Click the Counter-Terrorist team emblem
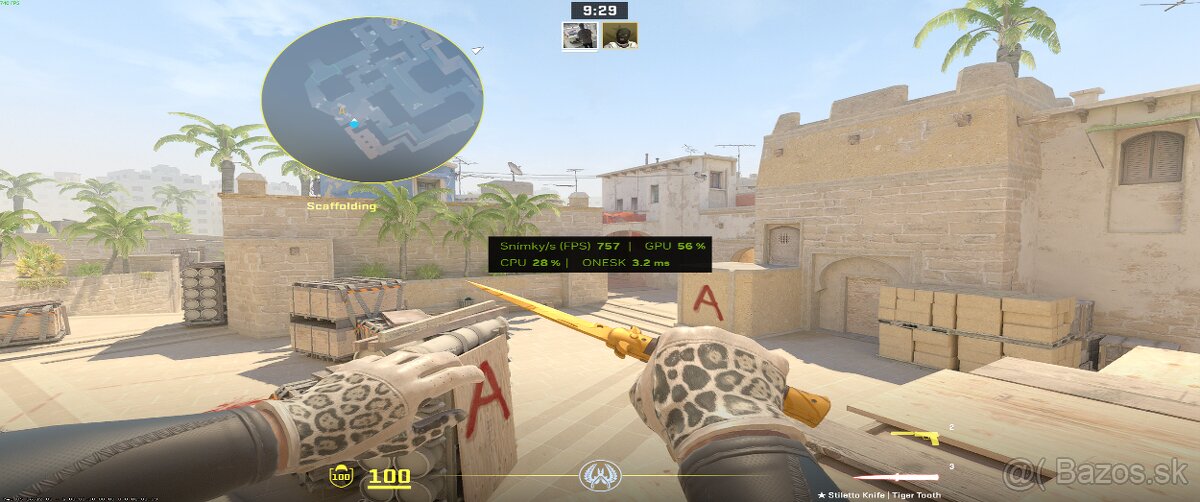This screenshot has width=1200, height=502. pos(600,476)
